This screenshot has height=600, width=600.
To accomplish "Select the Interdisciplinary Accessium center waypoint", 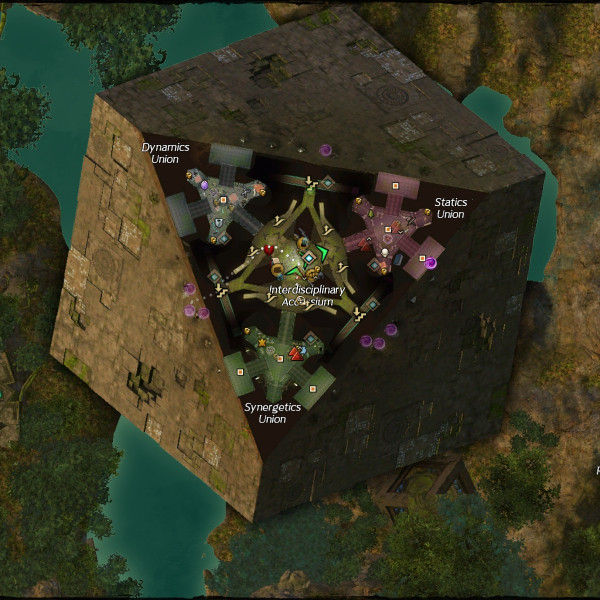I will pyautogui.click(x=308, y=258).
